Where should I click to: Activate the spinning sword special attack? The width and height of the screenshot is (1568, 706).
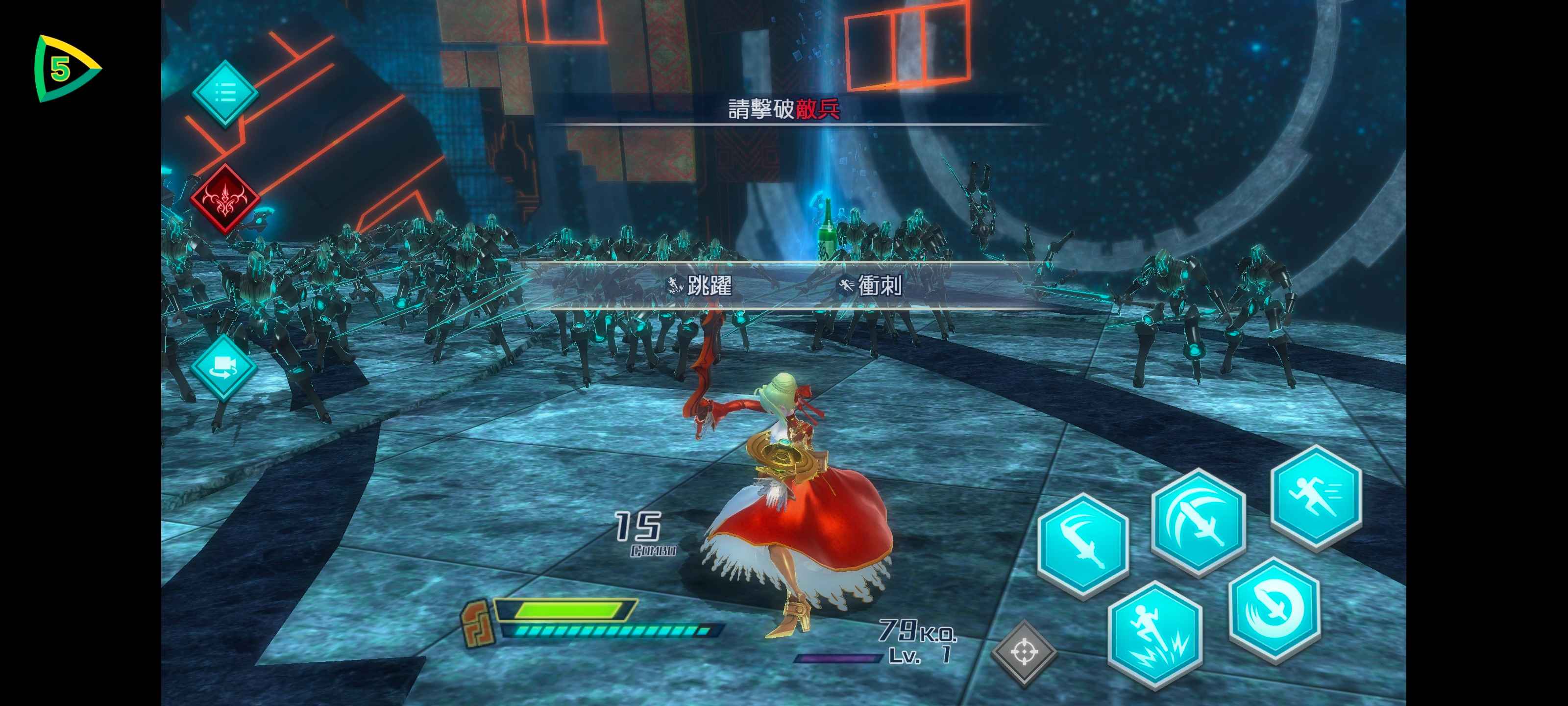pos(1274,608)
